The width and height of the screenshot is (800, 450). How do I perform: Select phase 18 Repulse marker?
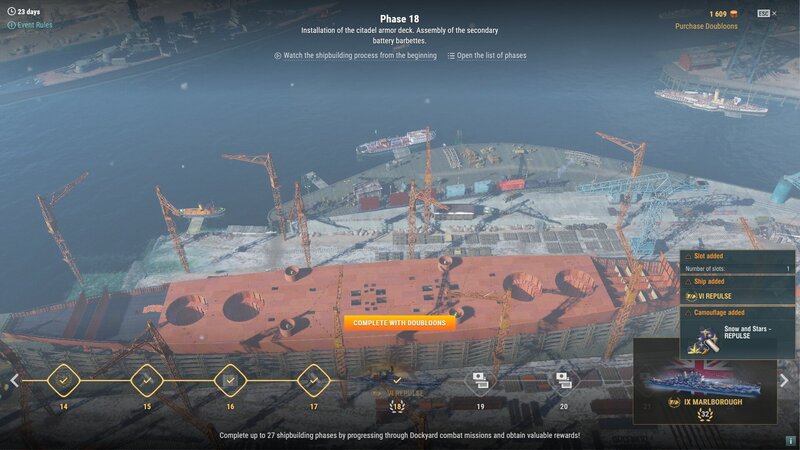coord(397,382)
